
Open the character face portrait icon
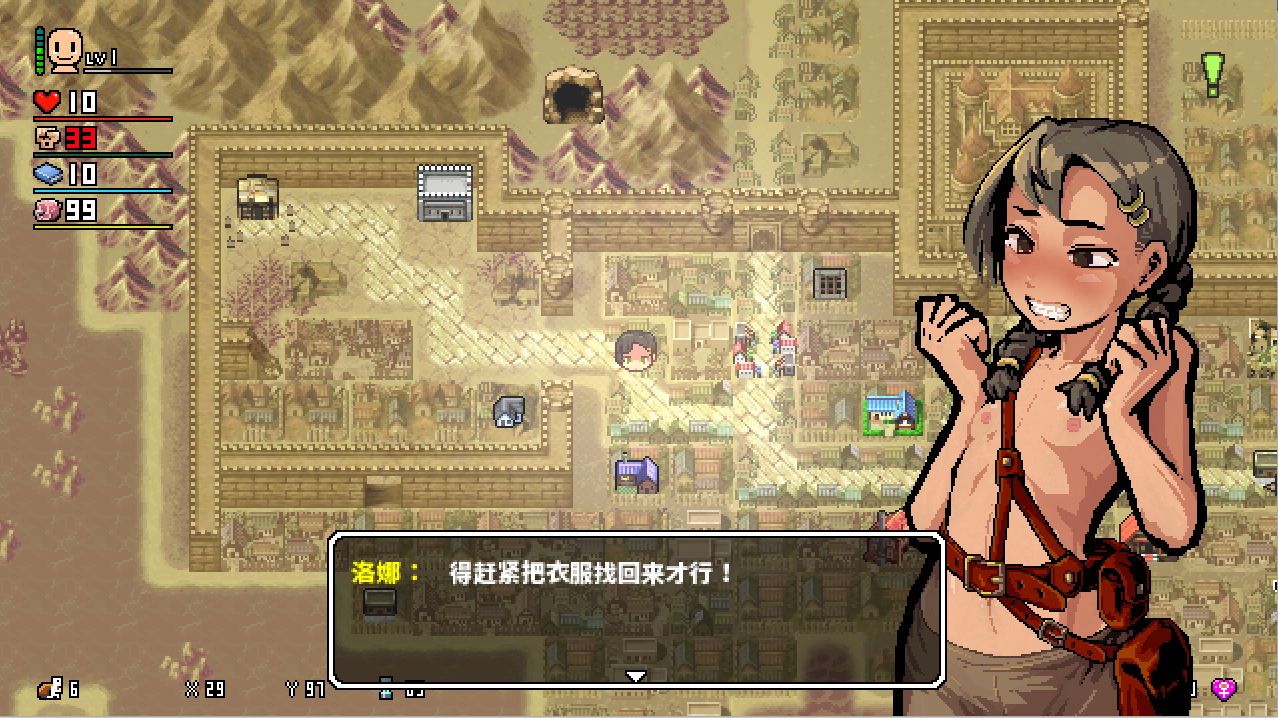[65, 49]
